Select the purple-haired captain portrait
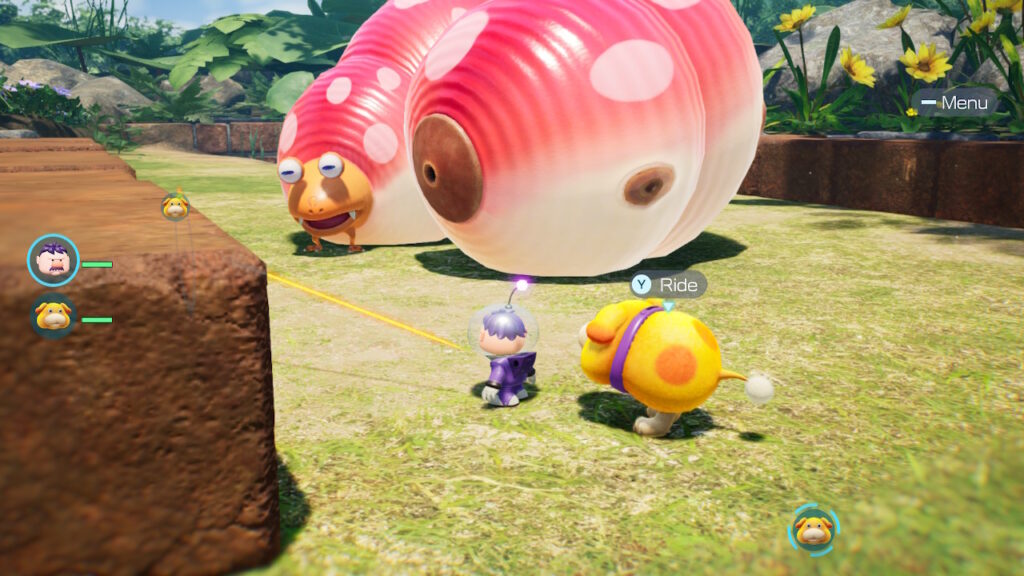This screenshot has width=1024, height=576. (x=54, y=262)
